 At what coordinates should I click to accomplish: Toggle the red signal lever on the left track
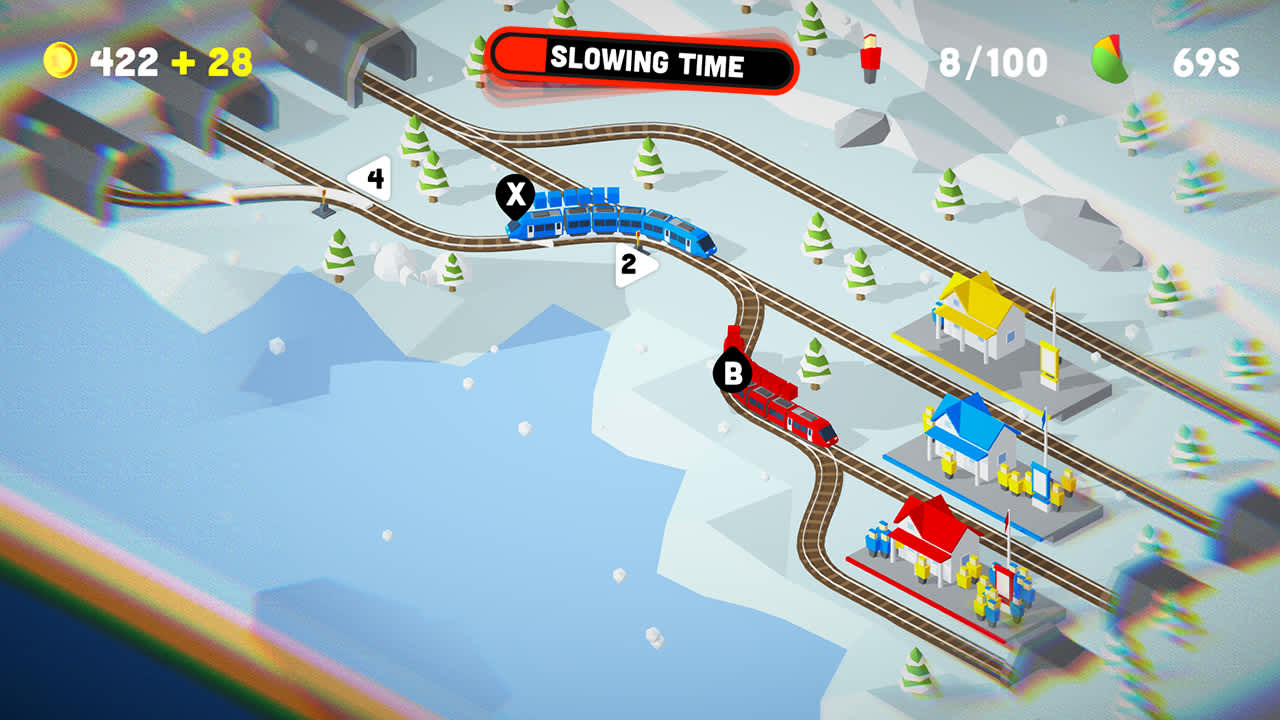(323, 200)
